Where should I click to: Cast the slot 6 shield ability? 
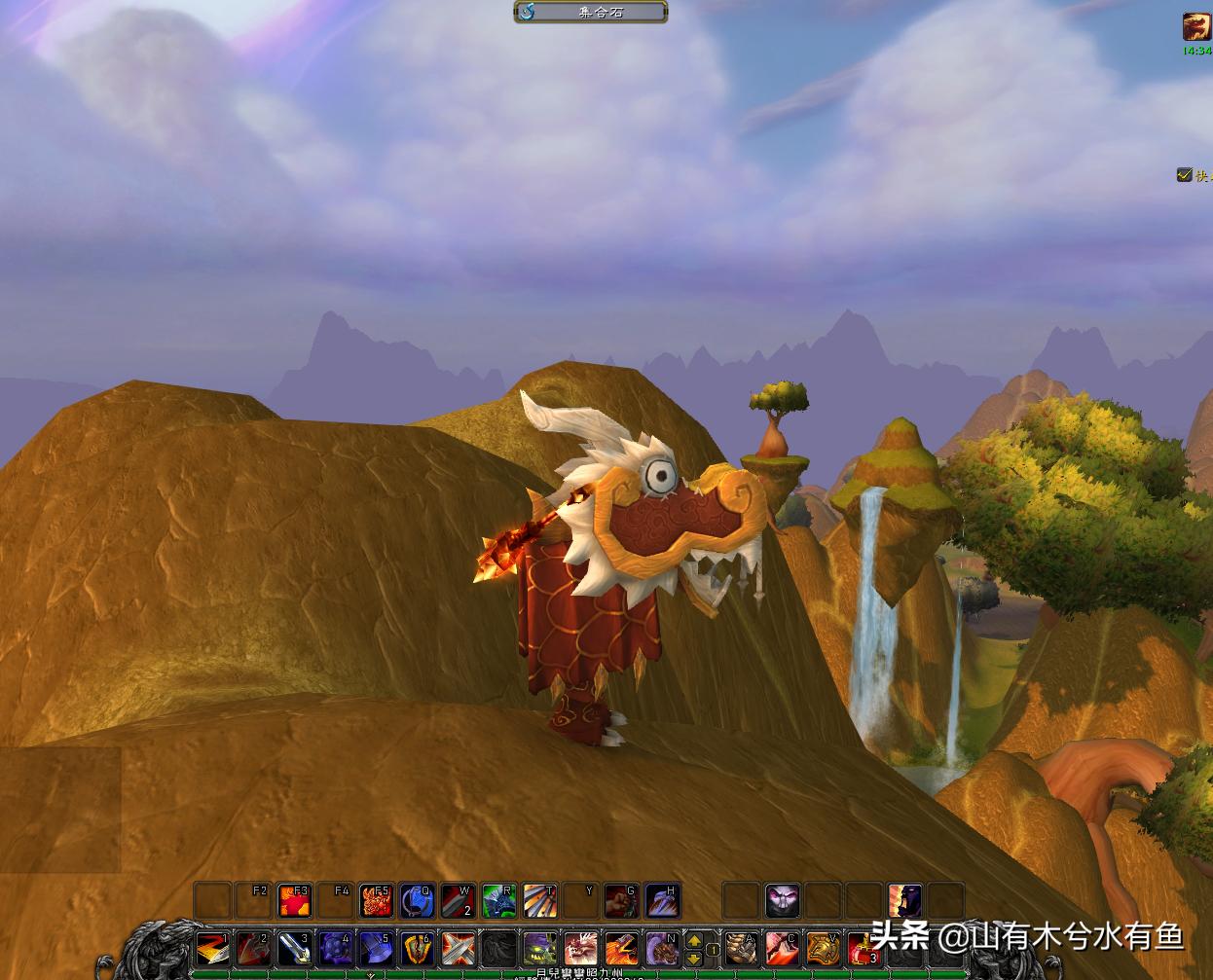(x=417, y=948)
